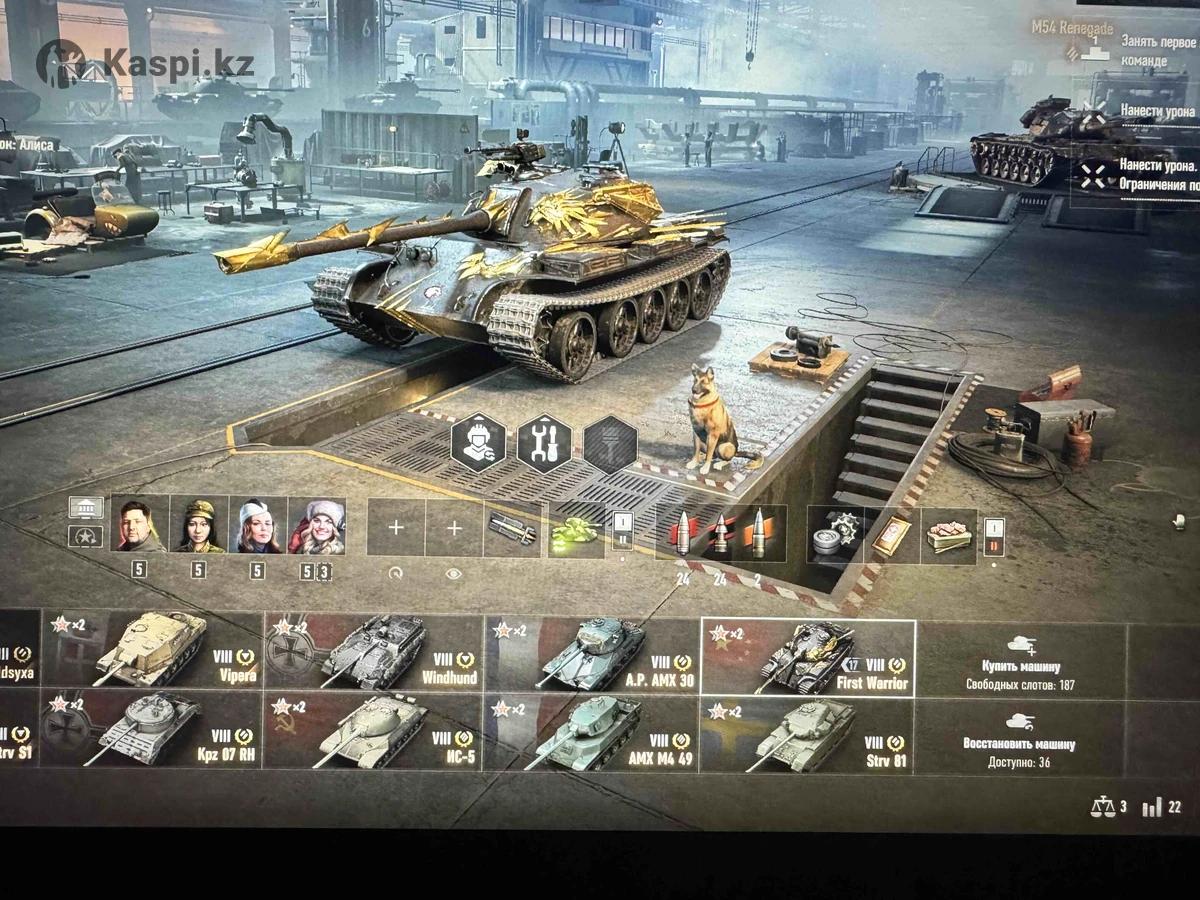Image resolution: width=1200 pixels, height=900 pixels.
Task: Select the A.P. AMX 30 tank
Action: point(592,655)
